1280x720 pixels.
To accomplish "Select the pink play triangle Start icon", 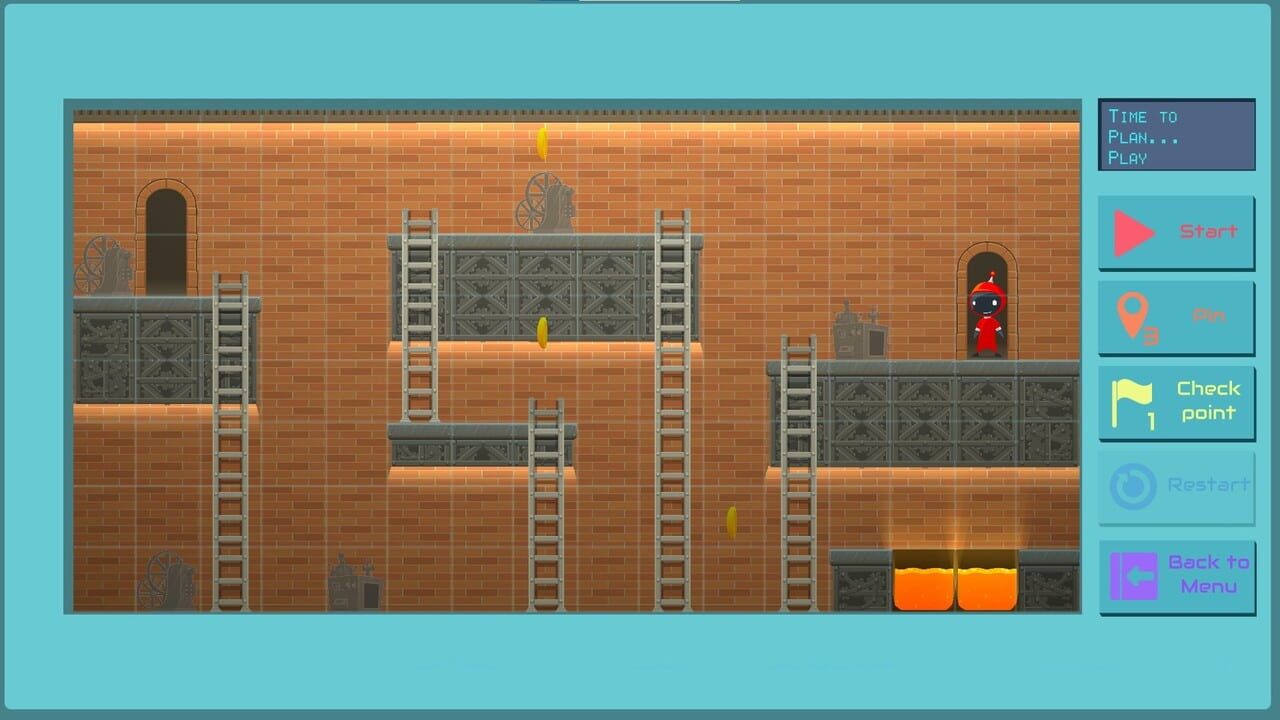I will point(1132,232).
